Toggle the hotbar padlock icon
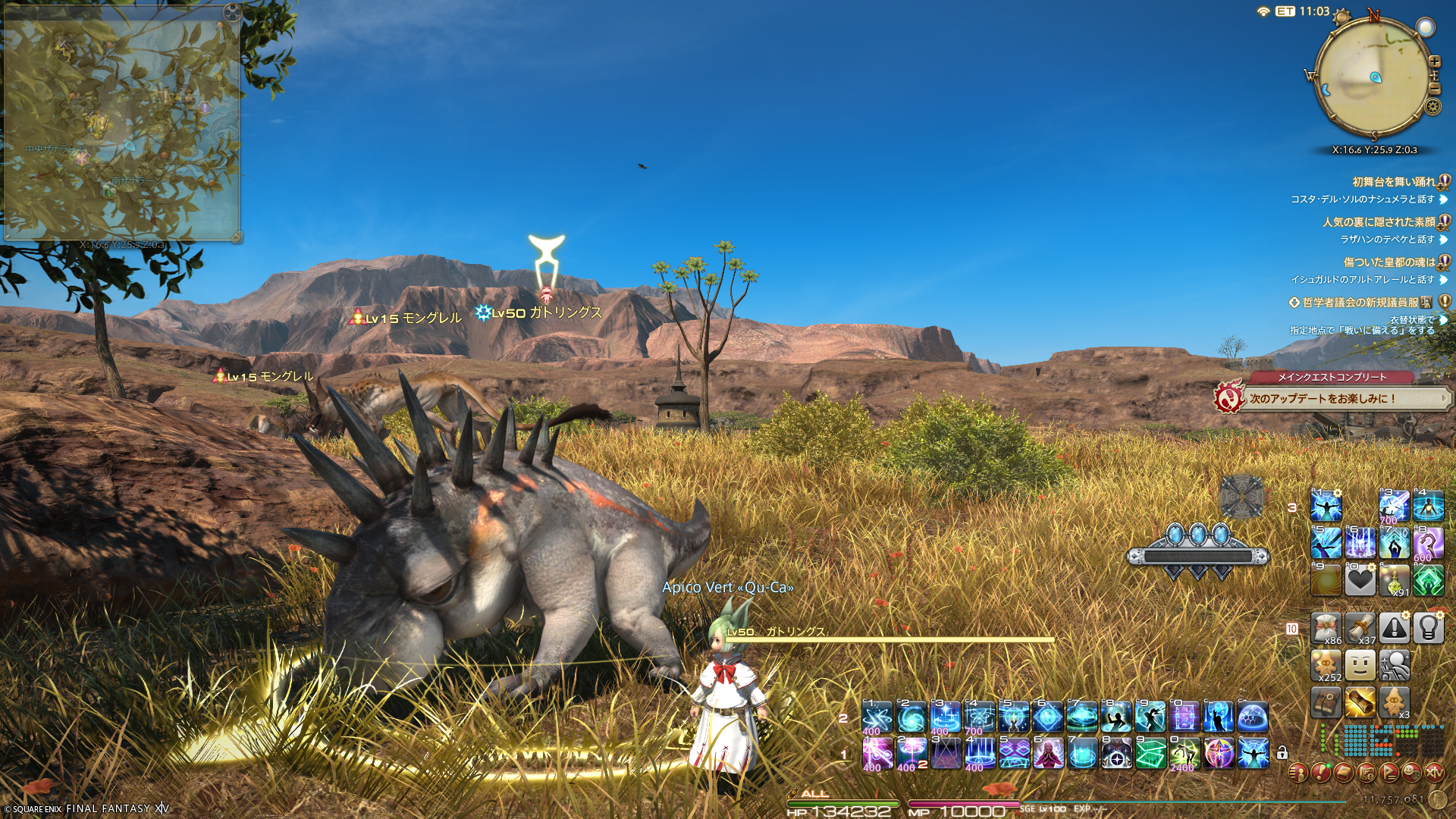This screenshot has width=1456, height=819. 1282,753
